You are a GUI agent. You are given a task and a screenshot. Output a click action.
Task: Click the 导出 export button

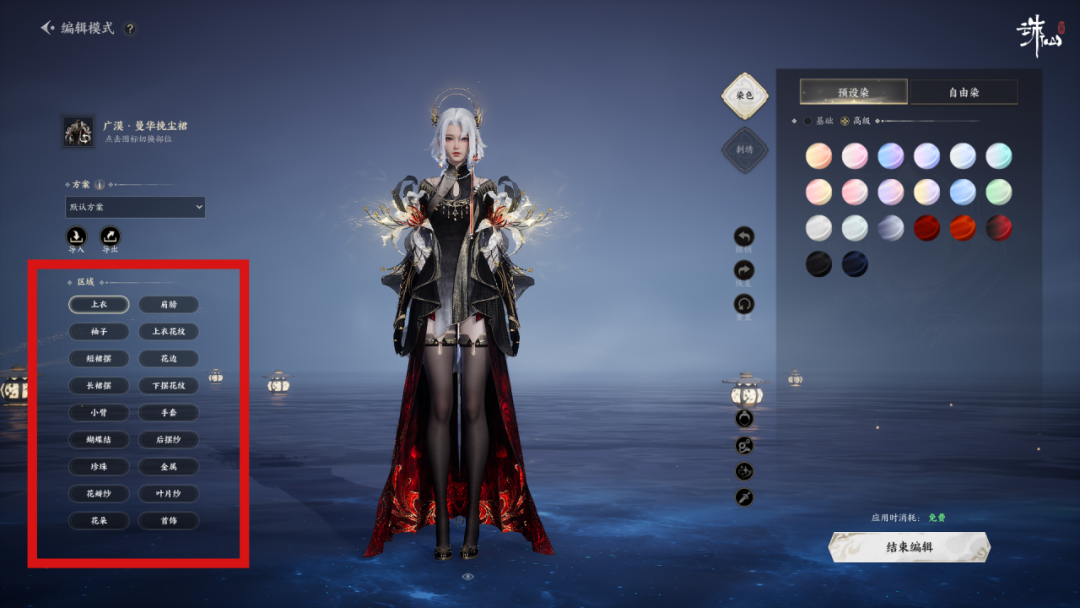click(x=110, y=237)
